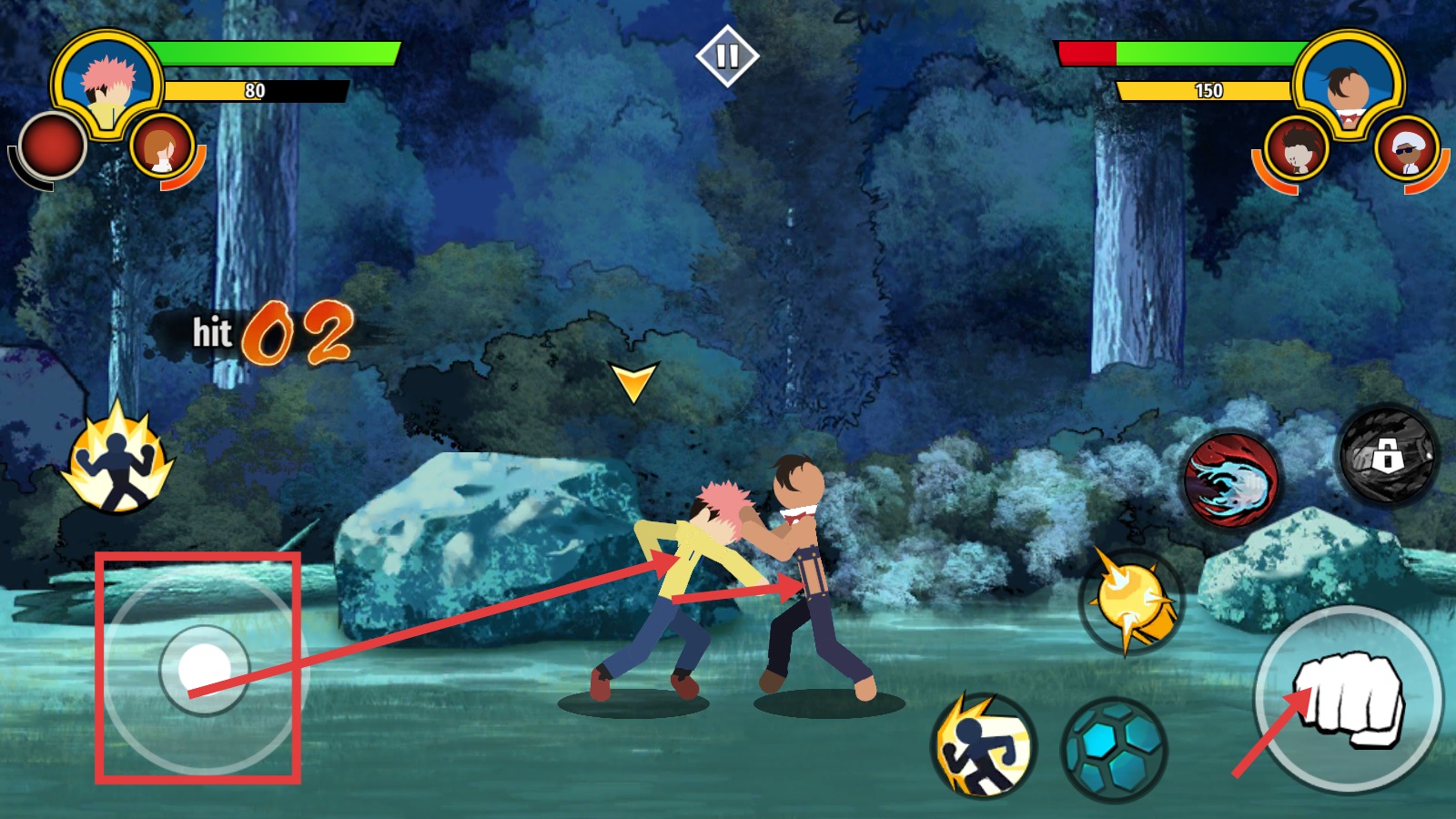
Task: Activate the power-up aura transformation icon
Action: pyautogui.click(x=117, y=461)
